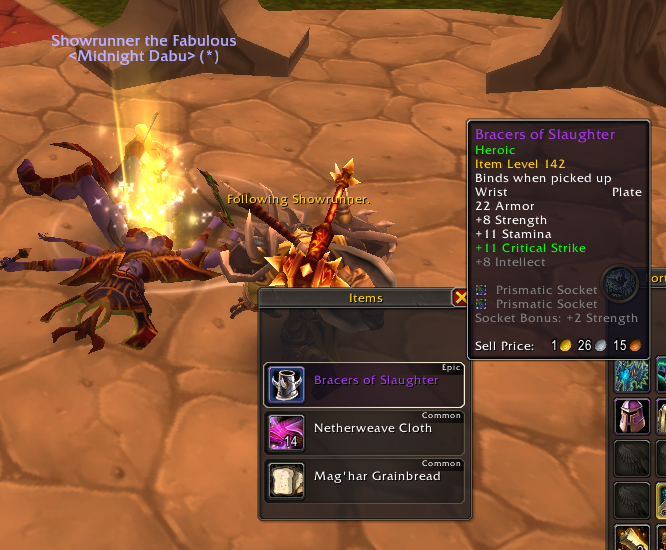Loot the Bracers of Slaughter epic item
The image size is (666, 550).
click(364, 385)
